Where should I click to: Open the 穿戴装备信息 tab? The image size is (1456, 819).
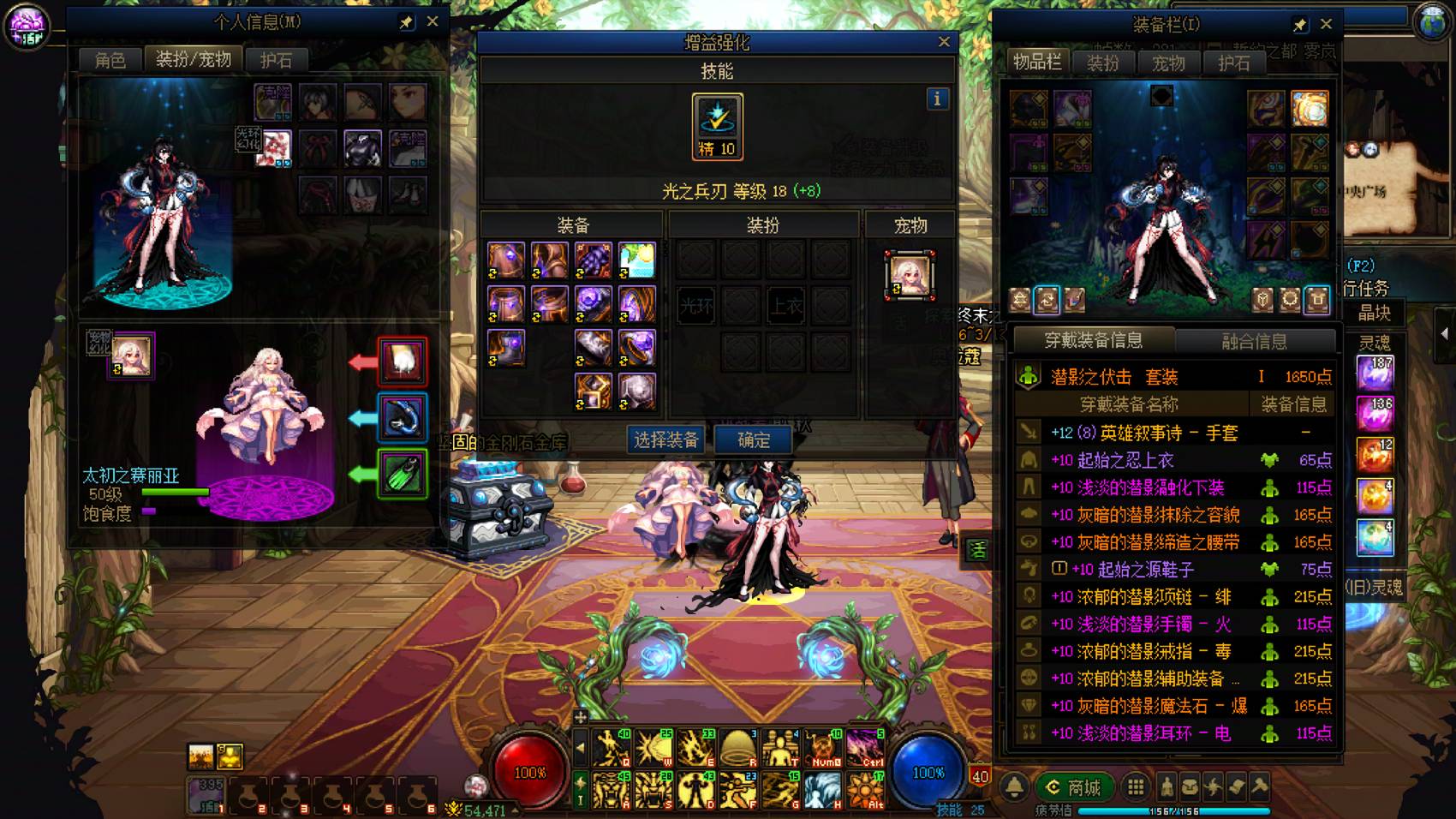pyautogui.click(x=1093, y=340)
